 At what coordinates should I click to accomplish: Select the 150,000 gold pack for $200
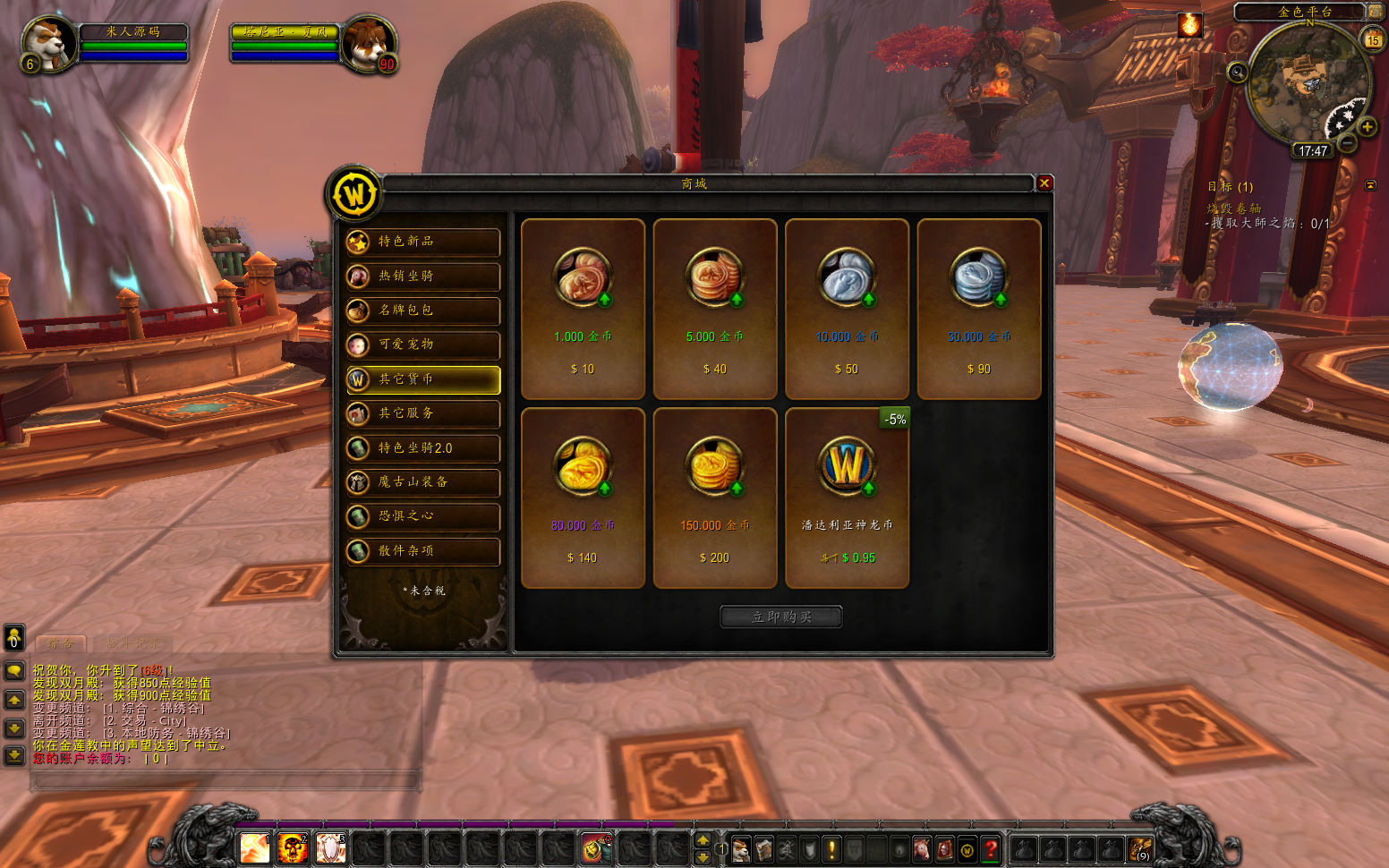click(714, 498)
